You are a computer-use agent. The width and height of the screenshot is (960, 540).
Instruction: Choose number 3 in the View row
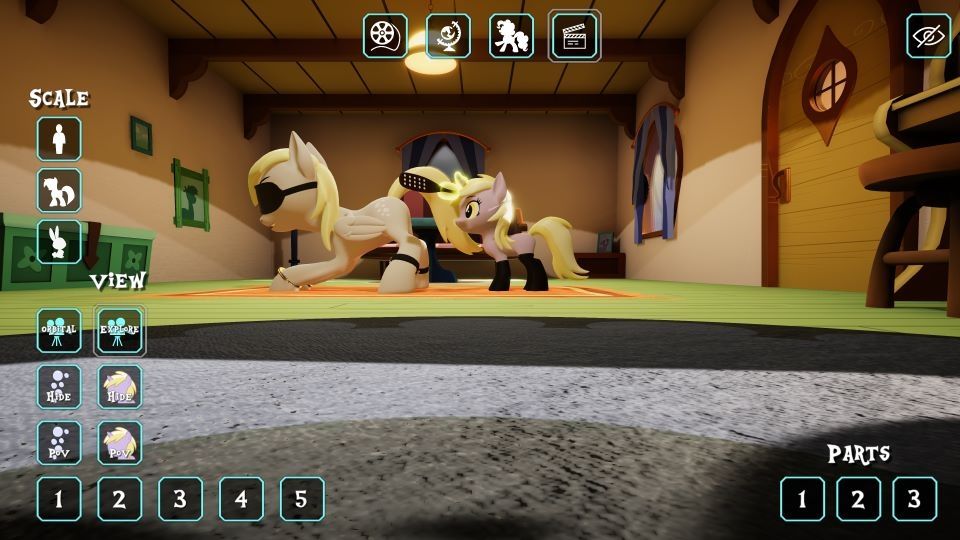180,499
